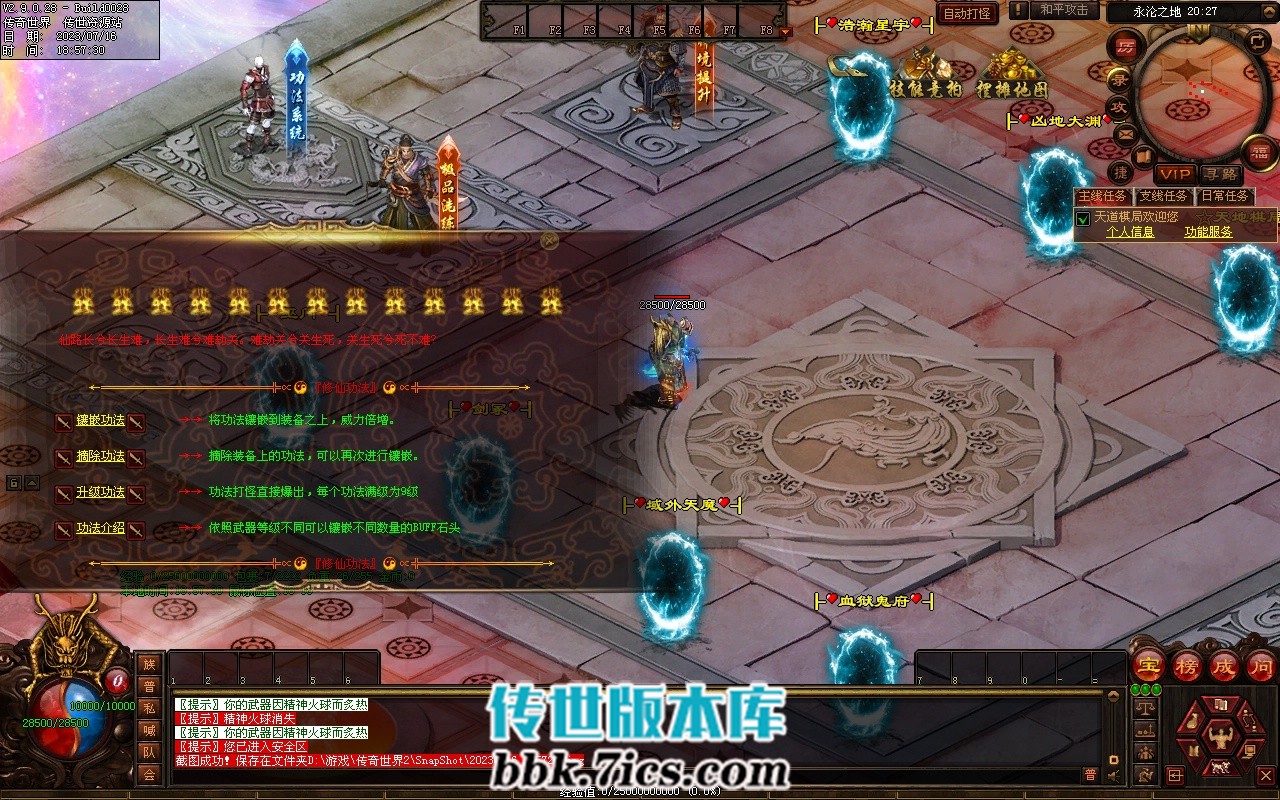1280x800 pixels.
Task: Close the NPC dialog window
Action: tap(549, 240)
